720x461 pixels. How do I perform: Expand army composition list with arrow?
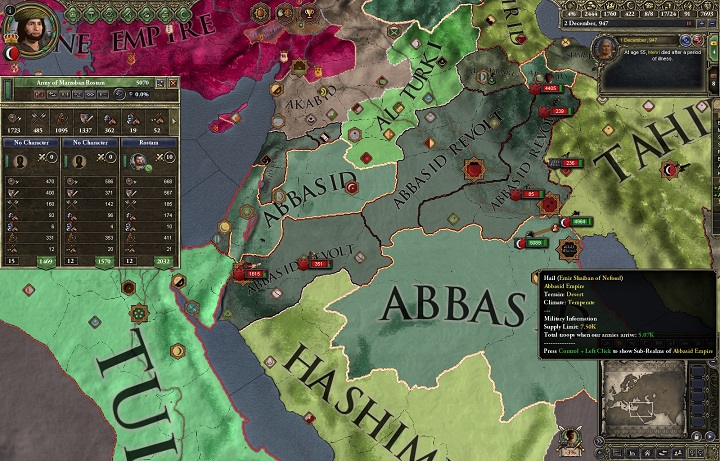tap(176, 121)
